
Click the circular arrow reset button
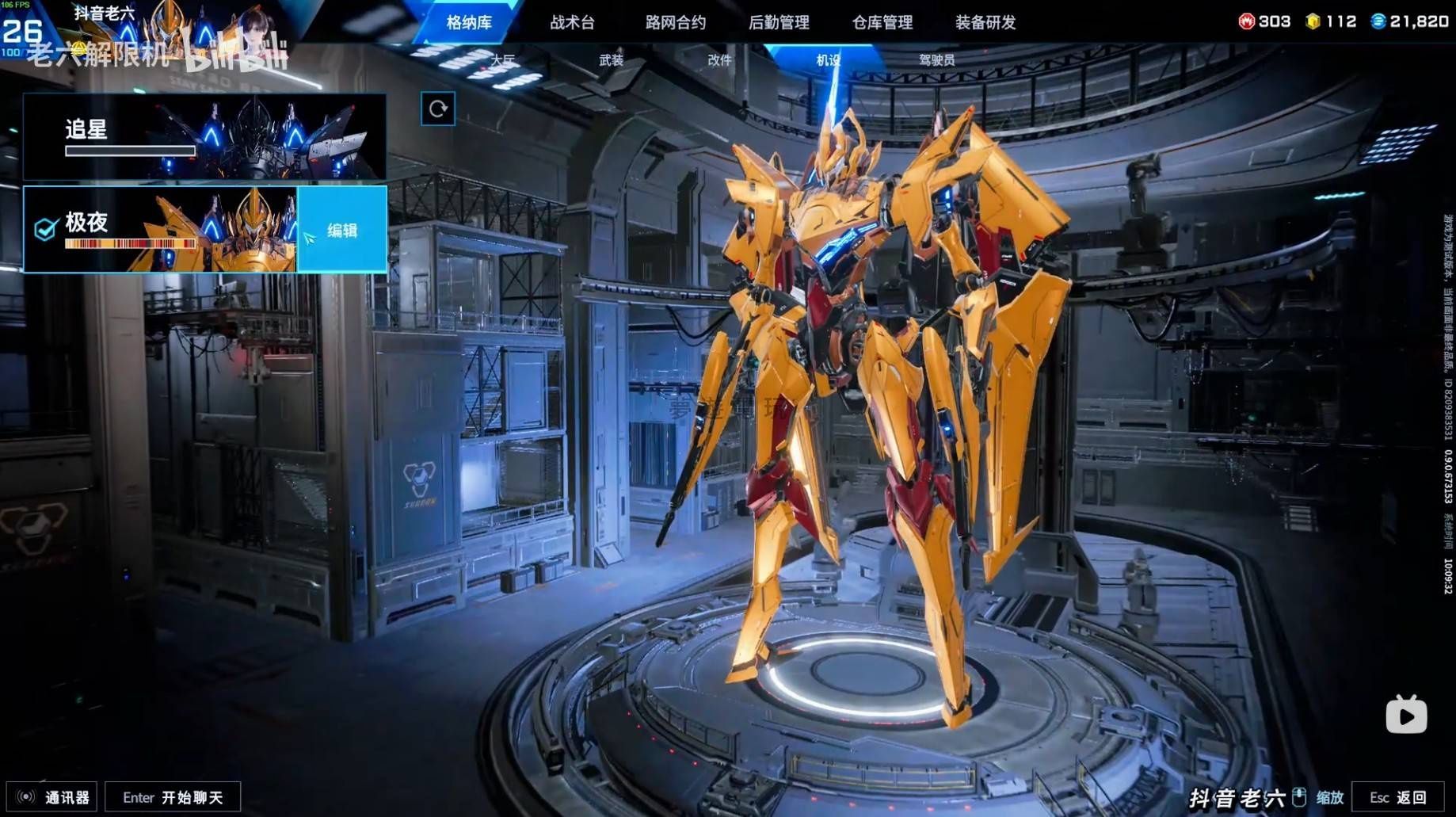click(438, 109)
